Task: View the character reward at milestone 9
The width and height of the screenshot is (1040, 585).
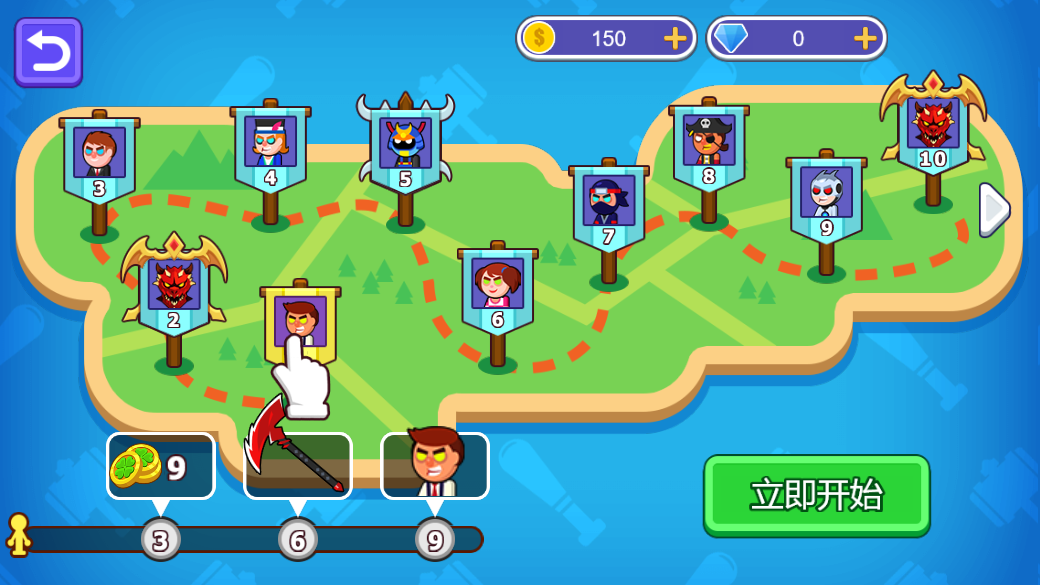Action: pyautogui.click(x=435, y=466)
